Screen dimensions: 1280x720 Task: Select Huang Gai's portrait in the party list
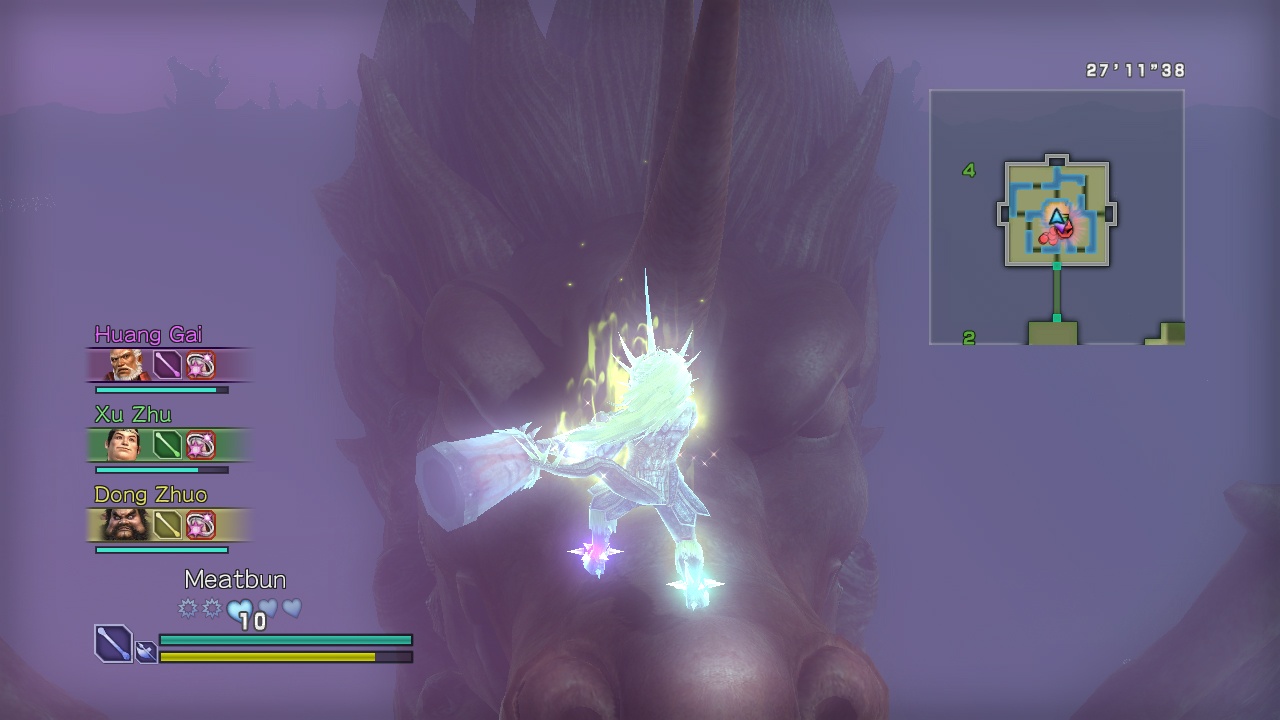coord(125,365)
